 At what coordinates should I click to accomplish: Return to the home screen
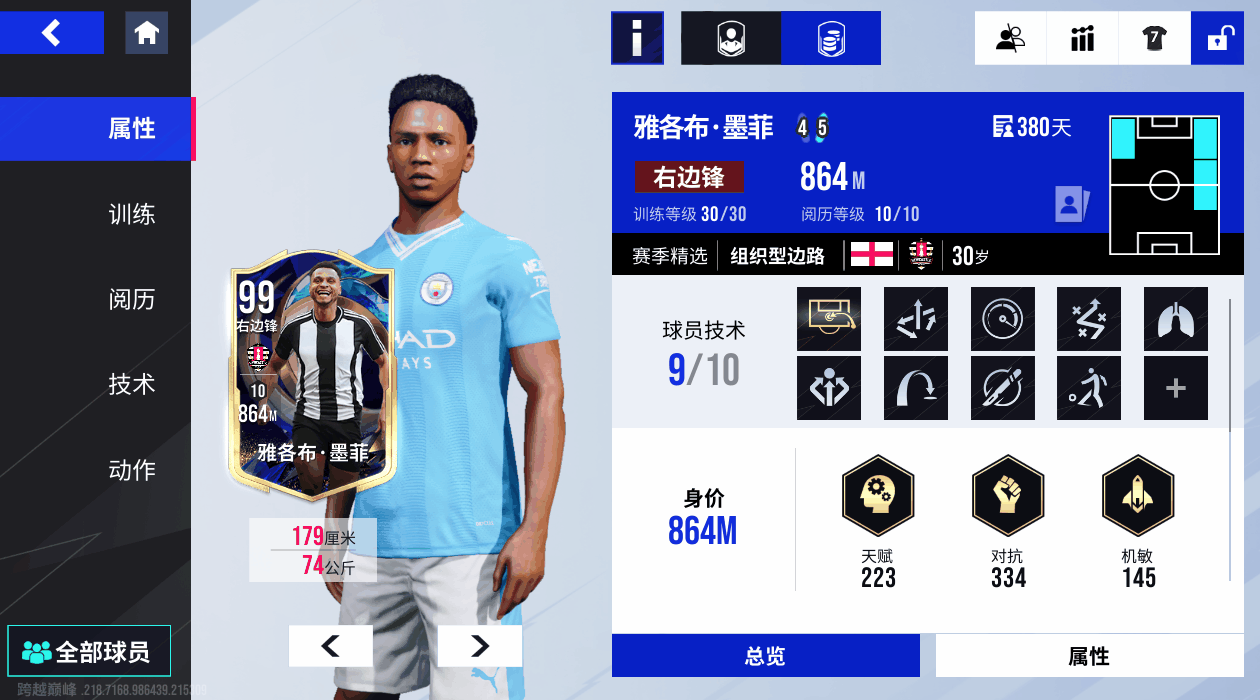[x=146, y=33]
